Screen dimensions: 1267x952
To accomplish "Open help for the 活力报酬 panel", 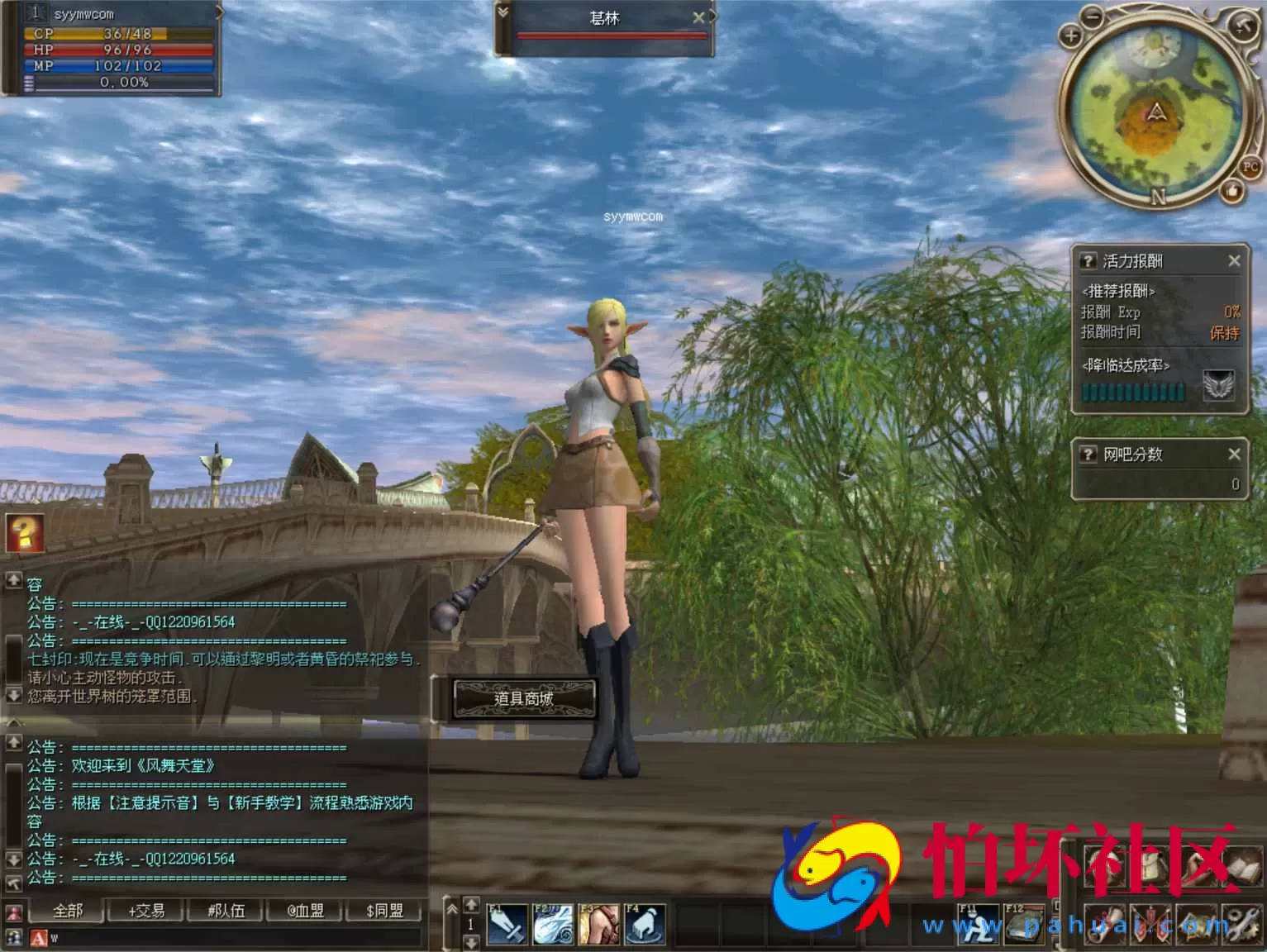I will [1088, 261].
